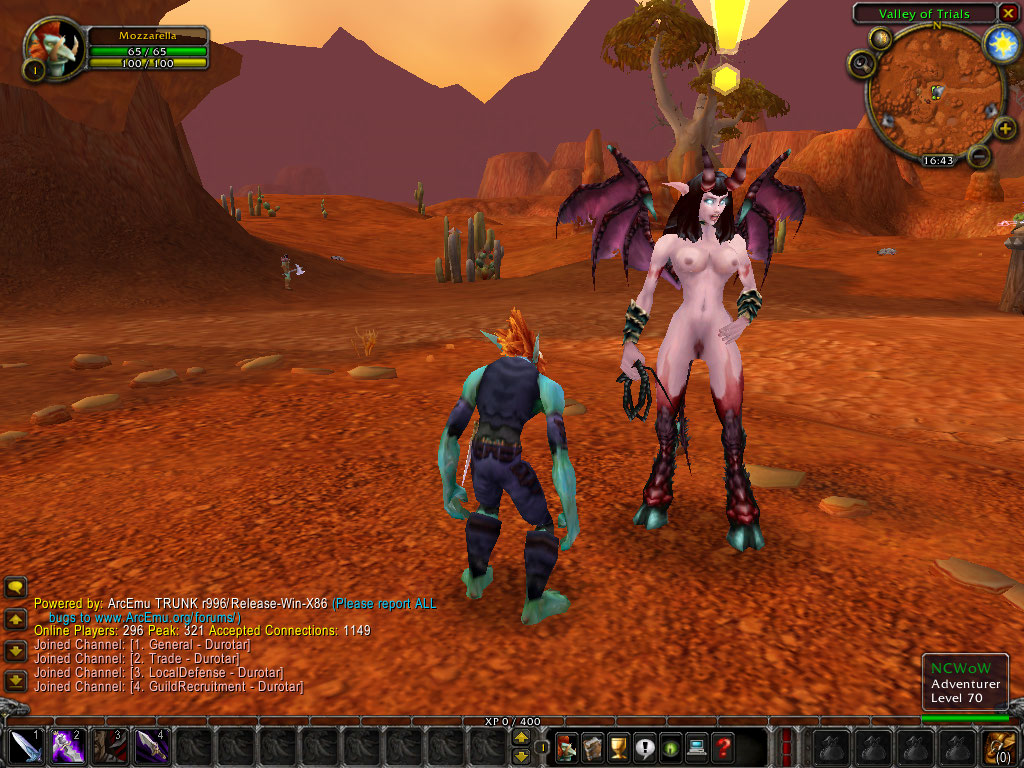Image resolution: width=1024 pixels, height=768 pixels.
Task: Open the computer game menu button
Action: (x=696, y=746)
